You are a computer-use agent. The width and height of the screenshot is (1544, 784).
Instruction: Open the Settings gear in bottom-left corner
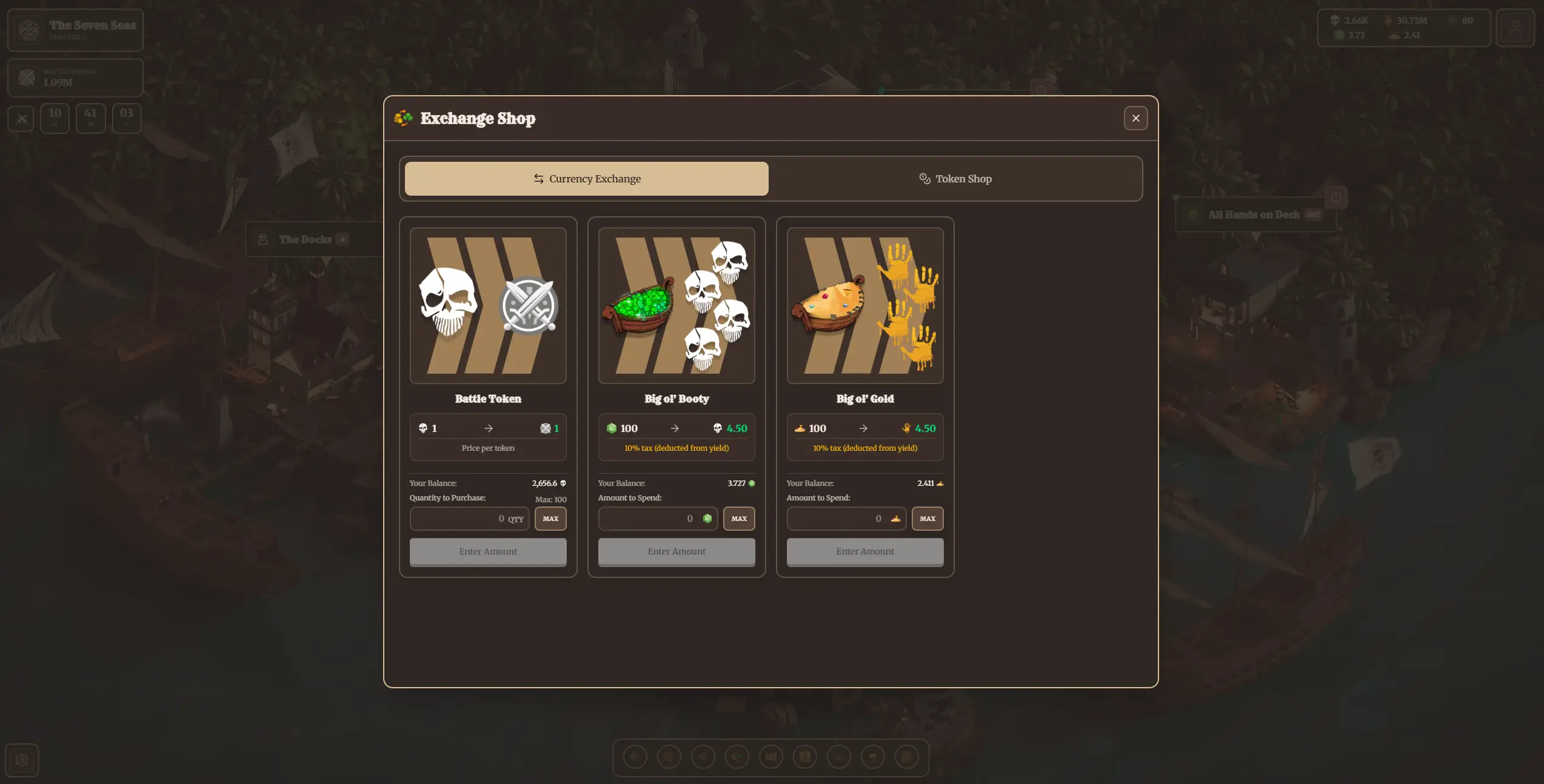(x=22, y=760)
